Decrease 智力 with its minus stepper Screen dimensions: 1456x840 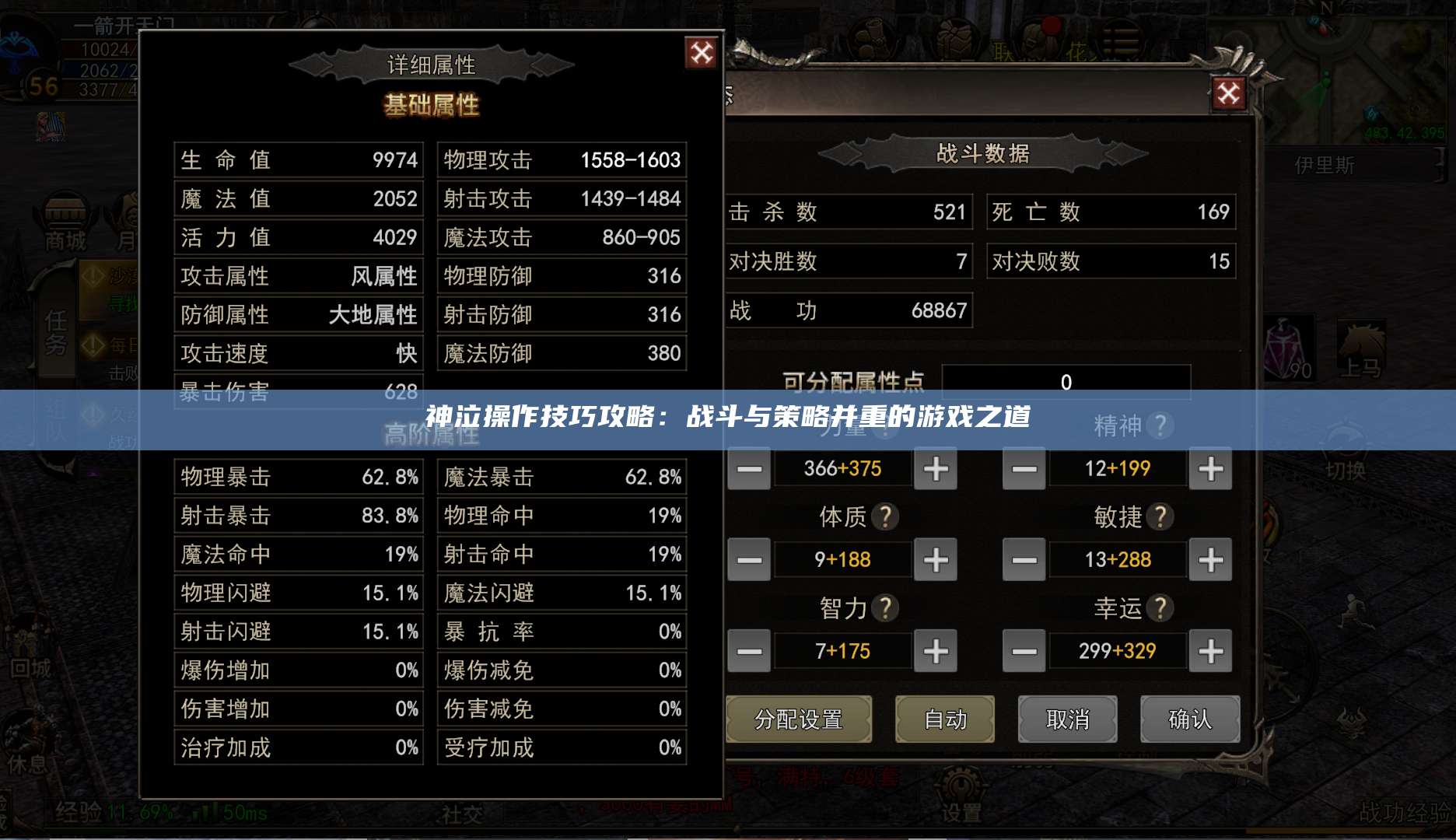pos(749,651)
